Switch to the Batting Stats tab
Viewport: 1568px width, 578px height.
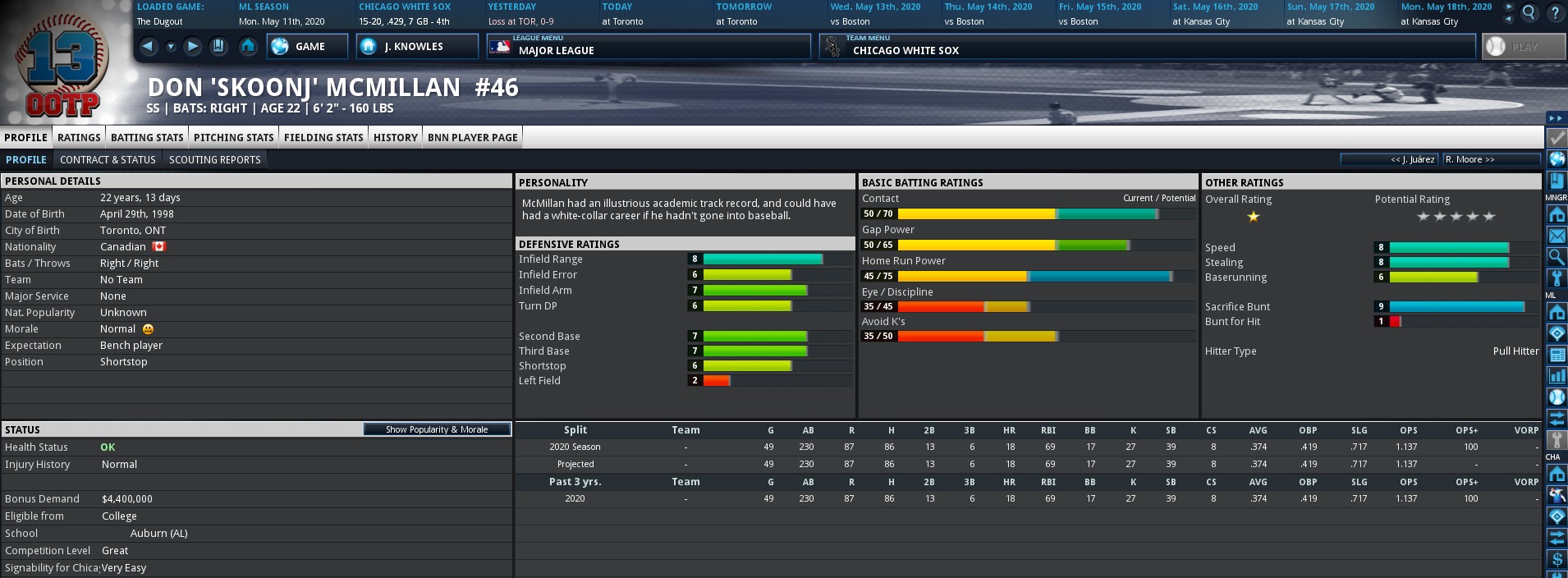(147, 137)
